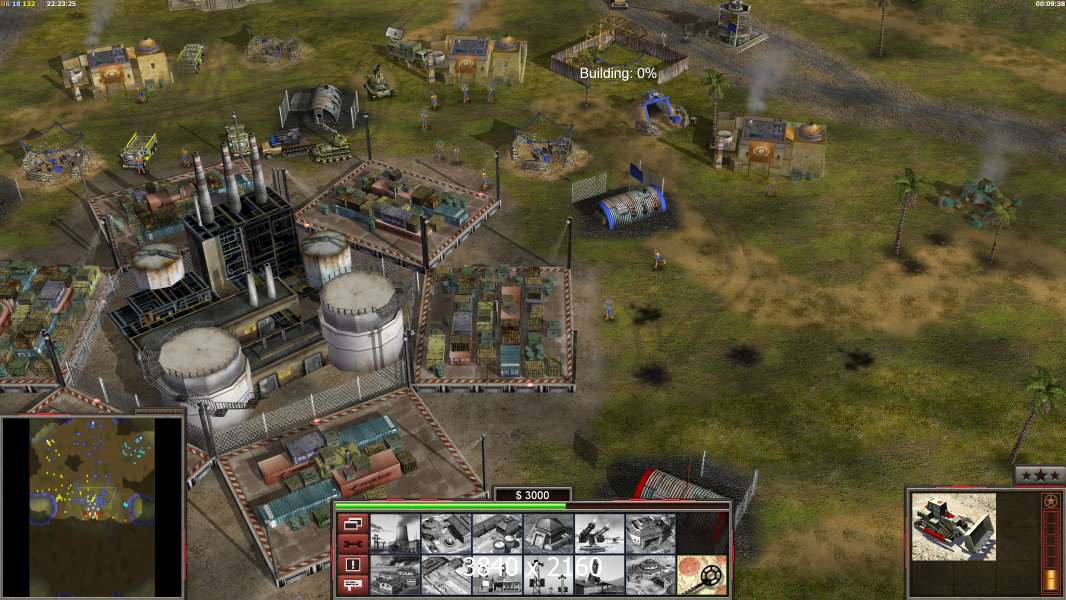
Task: Choose the war factory build icon
Action: coord(650,534)
